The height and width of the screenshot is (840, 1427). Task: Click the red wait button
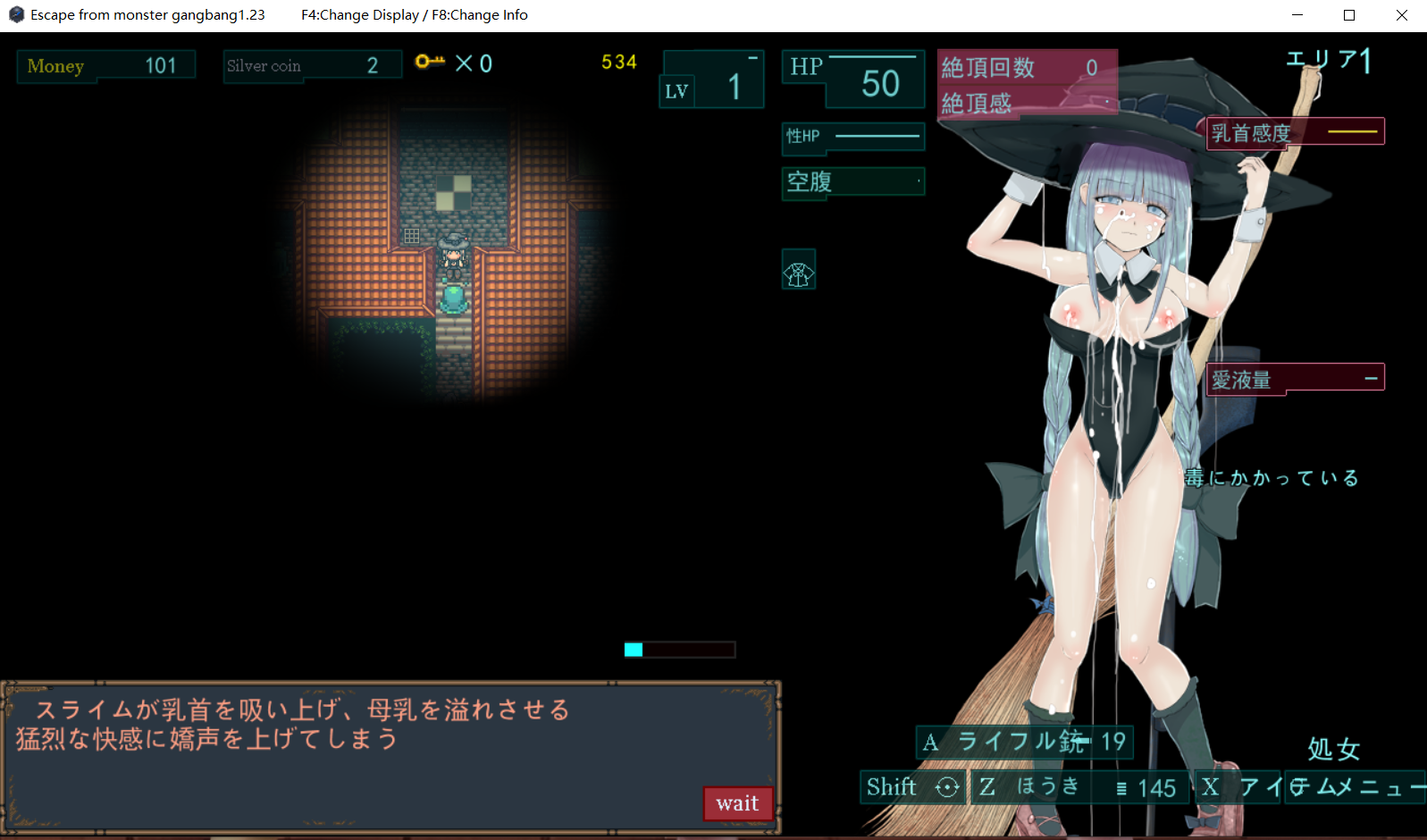click(737, 803)
